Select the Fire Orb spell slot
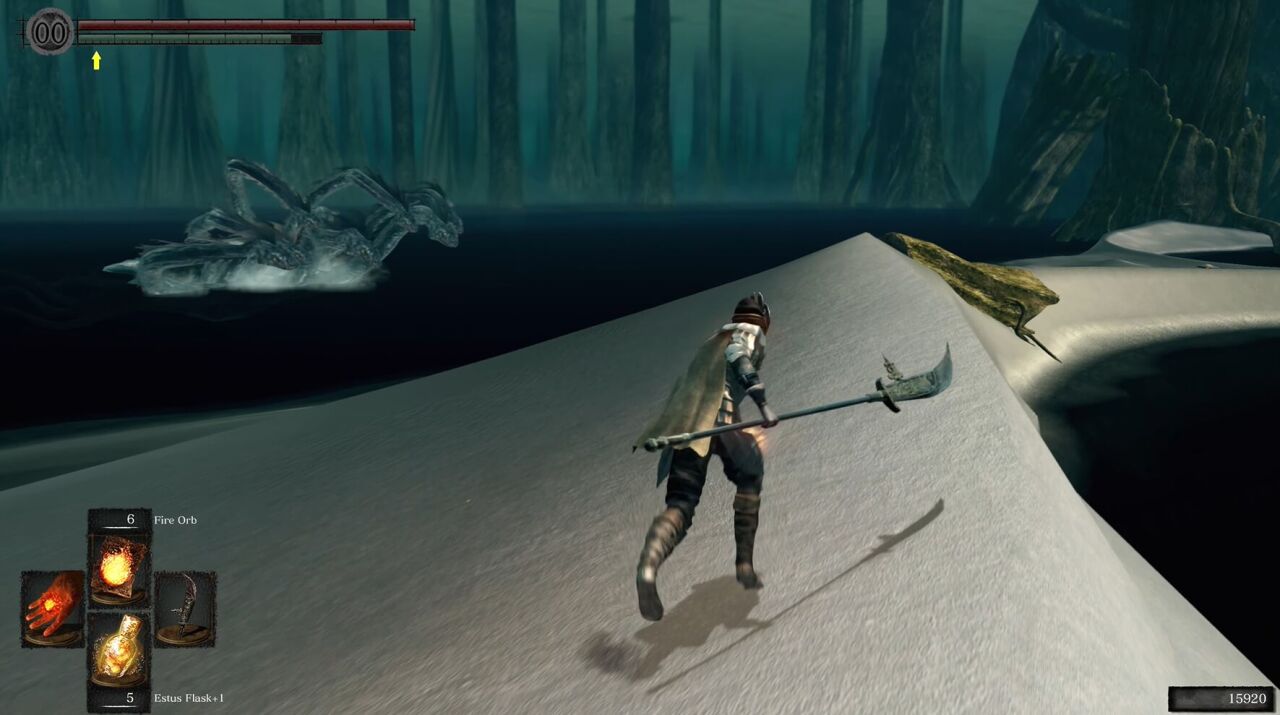Screen dimensions: 1280x715 tap(119, 567)
